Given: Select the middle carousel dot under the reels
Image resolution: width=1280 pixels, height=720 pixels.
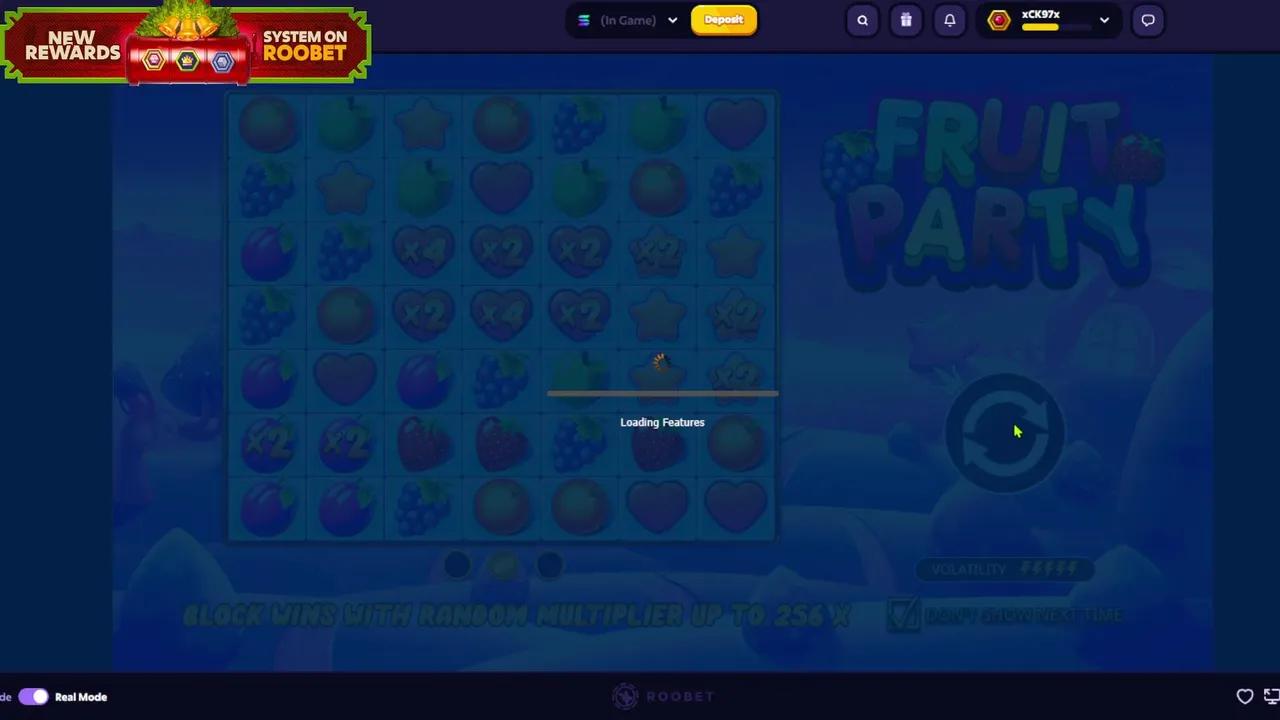Looking at the screenshot, I should pos(503,566).
